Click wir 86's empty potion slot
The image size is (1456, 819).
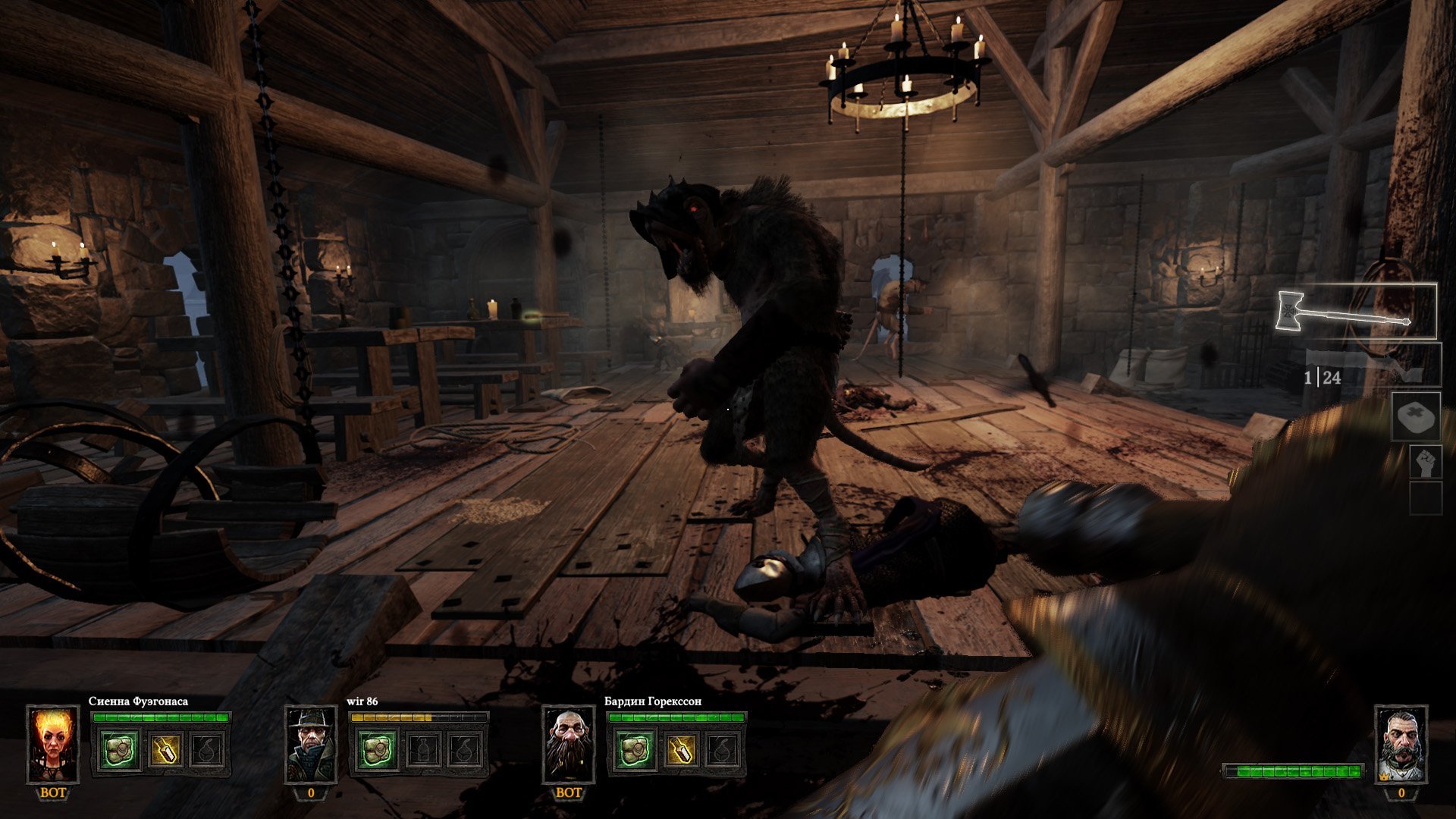422,750
